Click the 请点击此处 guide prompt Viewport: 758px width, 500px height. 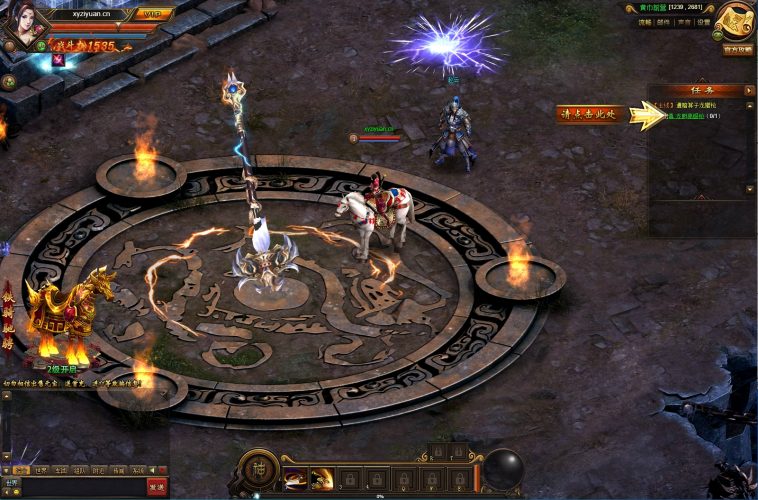591,114
